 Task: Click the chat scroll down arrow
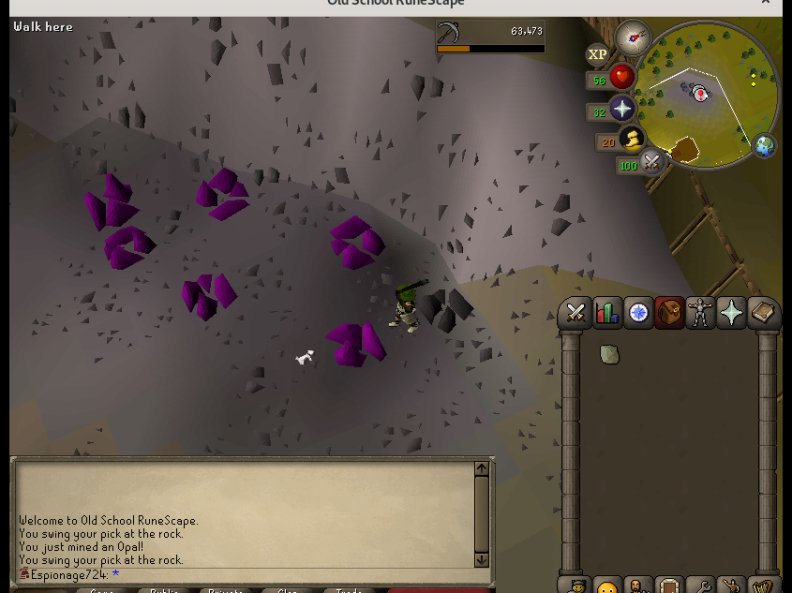(481, 560)
